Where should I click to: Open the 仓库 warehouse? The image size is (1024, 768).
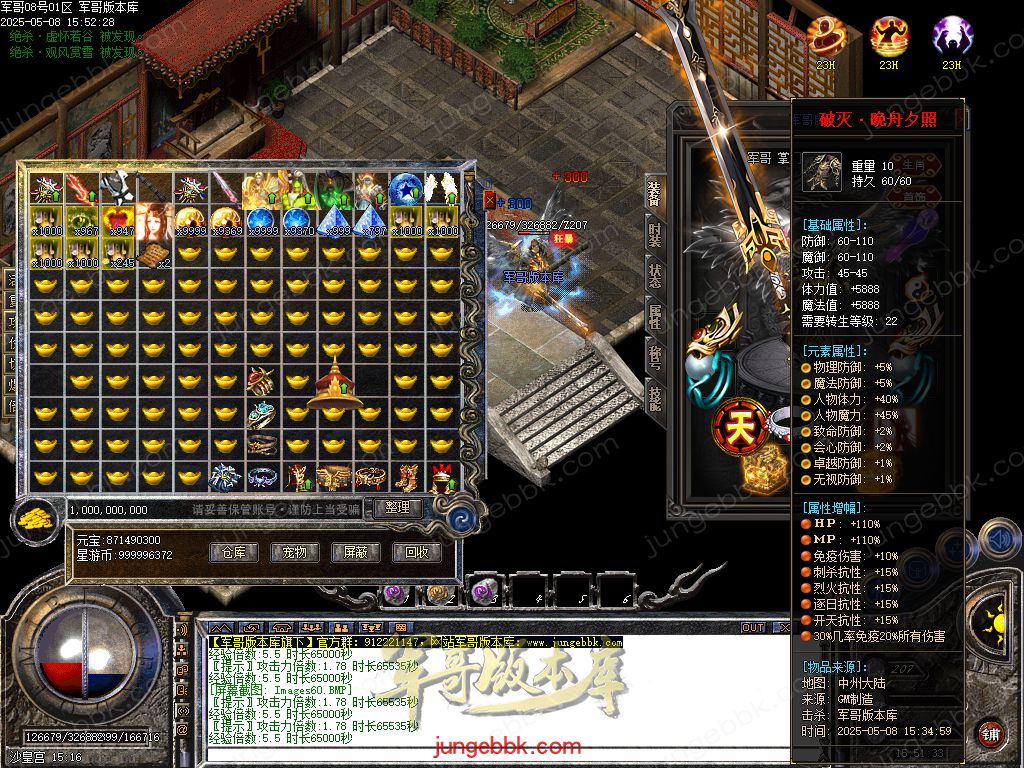(x=233, y=552)
